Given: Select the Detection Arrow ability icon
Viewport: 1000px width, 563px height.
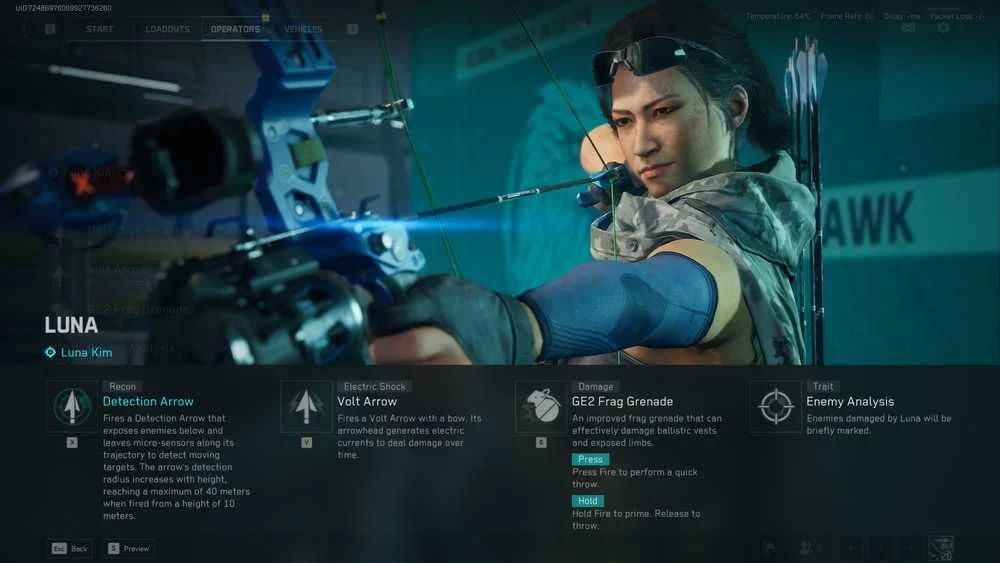Looking at the screenshot, I should [x=72, y=406].
